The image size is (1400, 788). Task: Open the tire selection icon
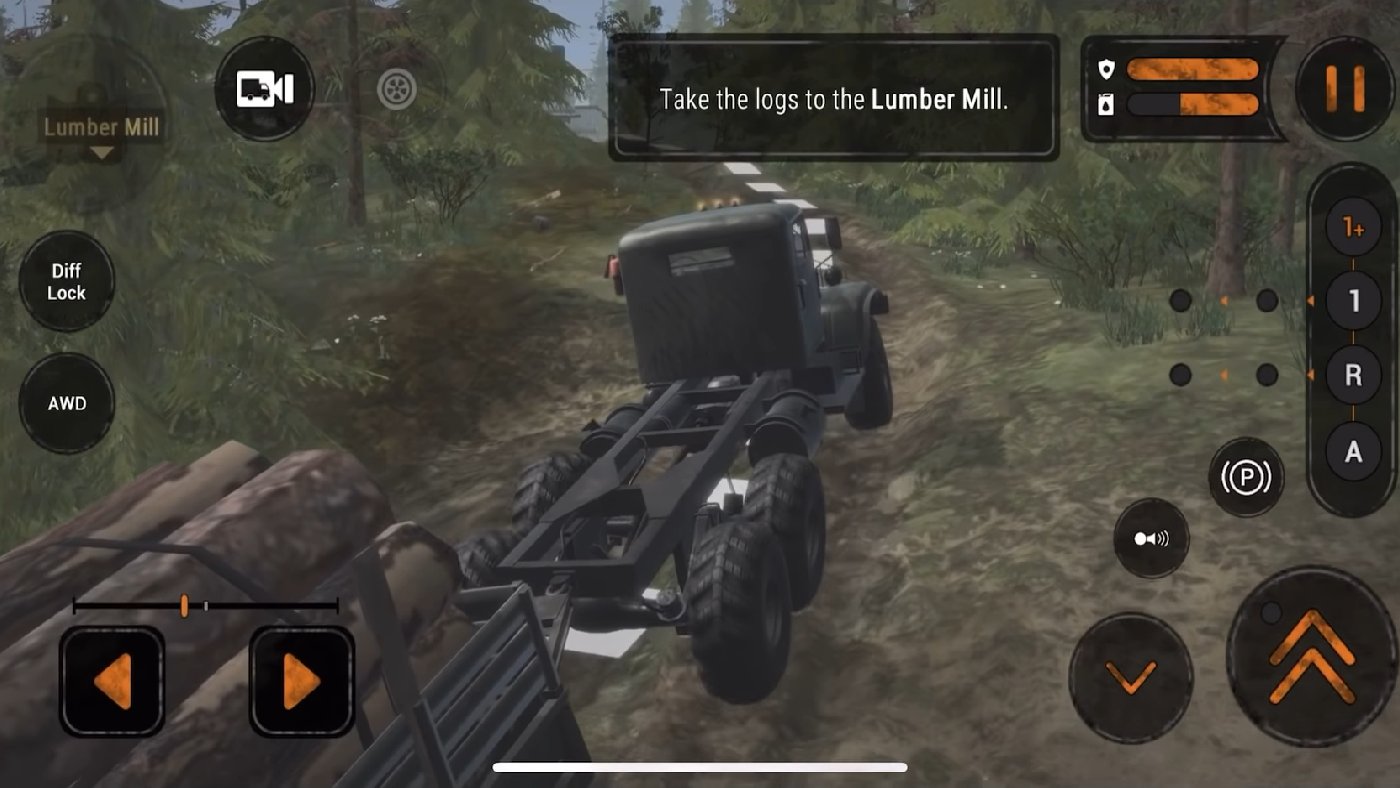pyautogui.click(x=398, y=89)
